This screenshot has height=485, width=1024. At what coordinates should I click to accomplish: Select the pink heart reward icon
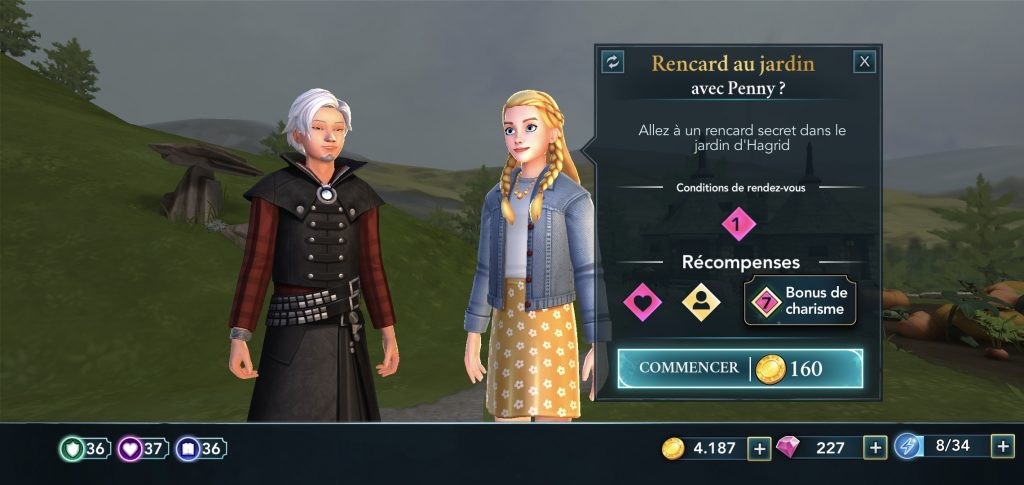click(x=642, y=301)
